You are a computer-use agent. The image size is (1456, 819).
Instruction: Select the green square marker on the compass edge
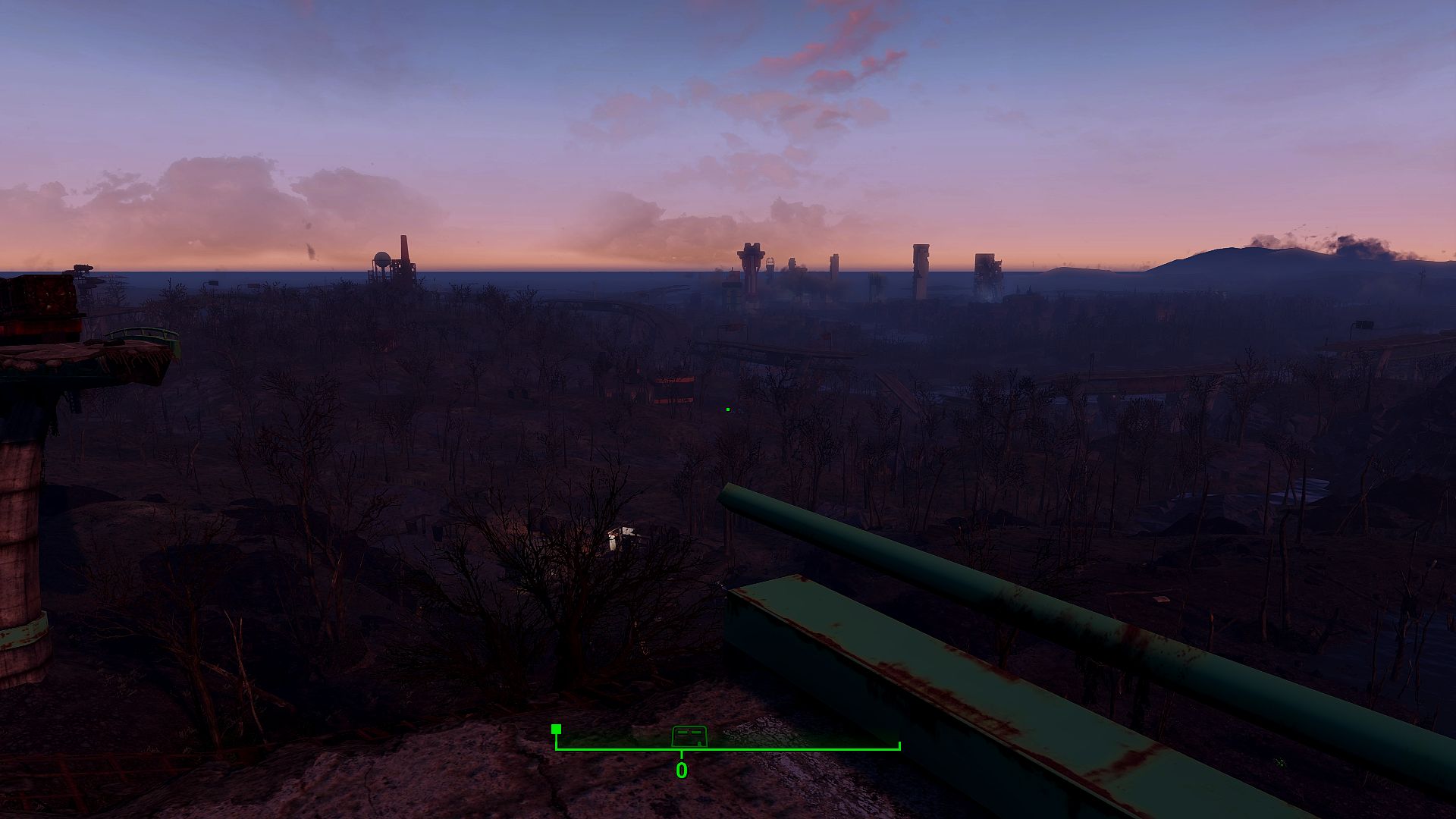[x=556, y=729]
